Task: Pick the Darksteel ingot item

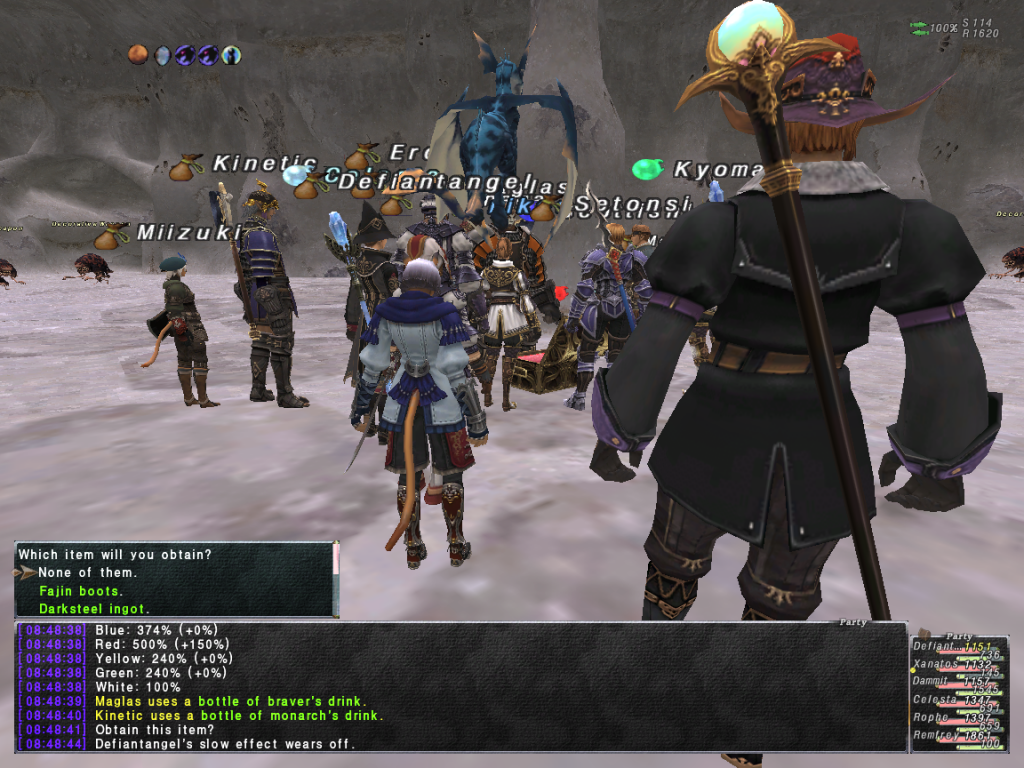Action: pyautogui.click(x=94, y=608)
